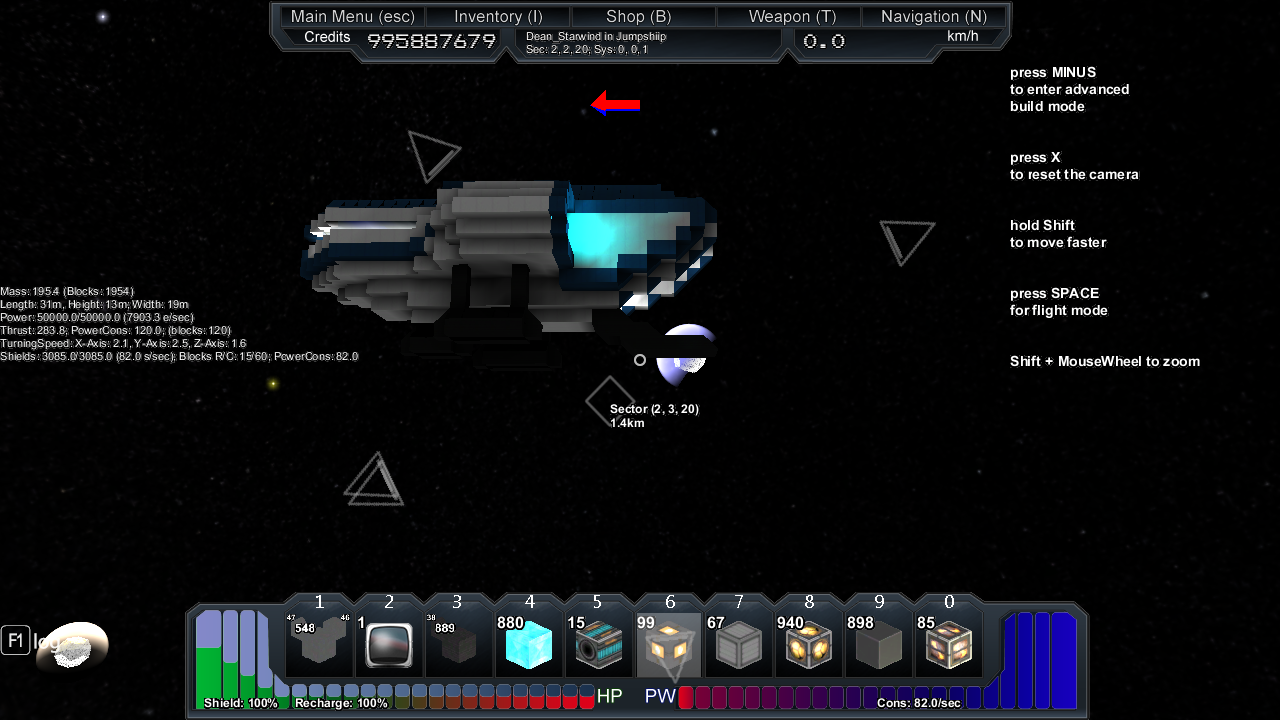Select the dark hull stack of 889
1280x720 pixels.
click(459, 645)
